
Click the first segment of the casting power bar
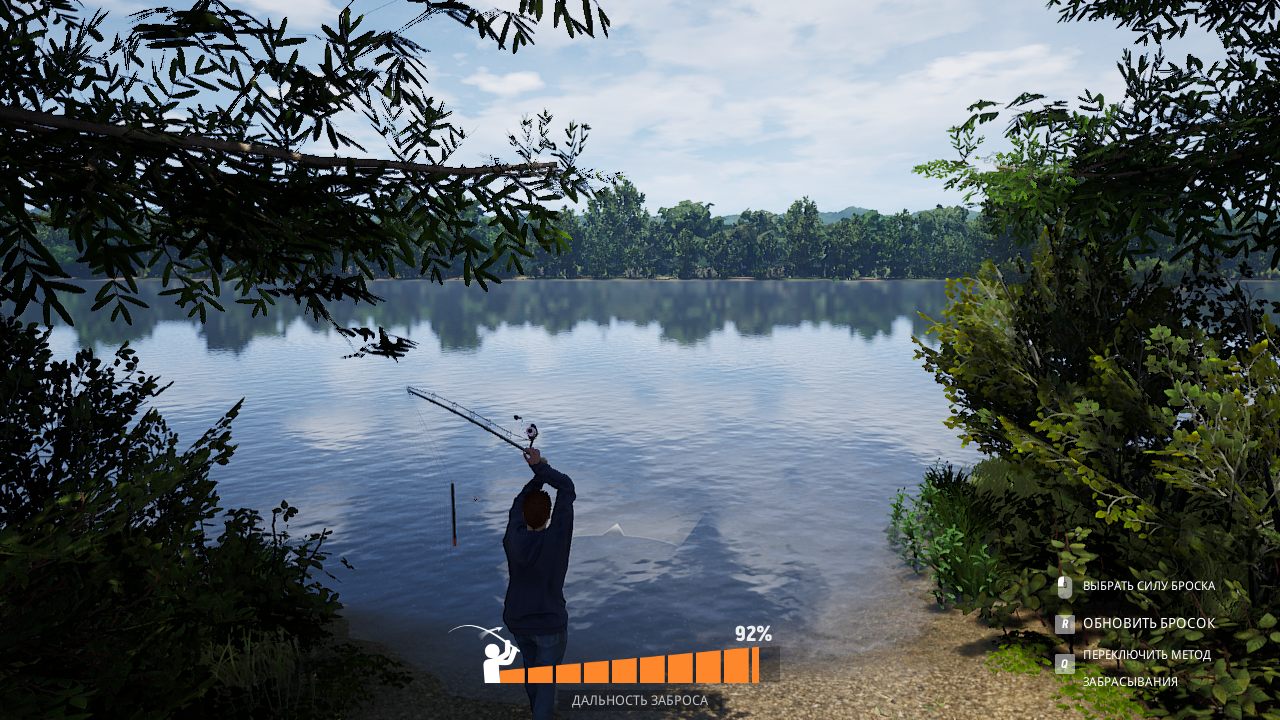tap(513, 678)
